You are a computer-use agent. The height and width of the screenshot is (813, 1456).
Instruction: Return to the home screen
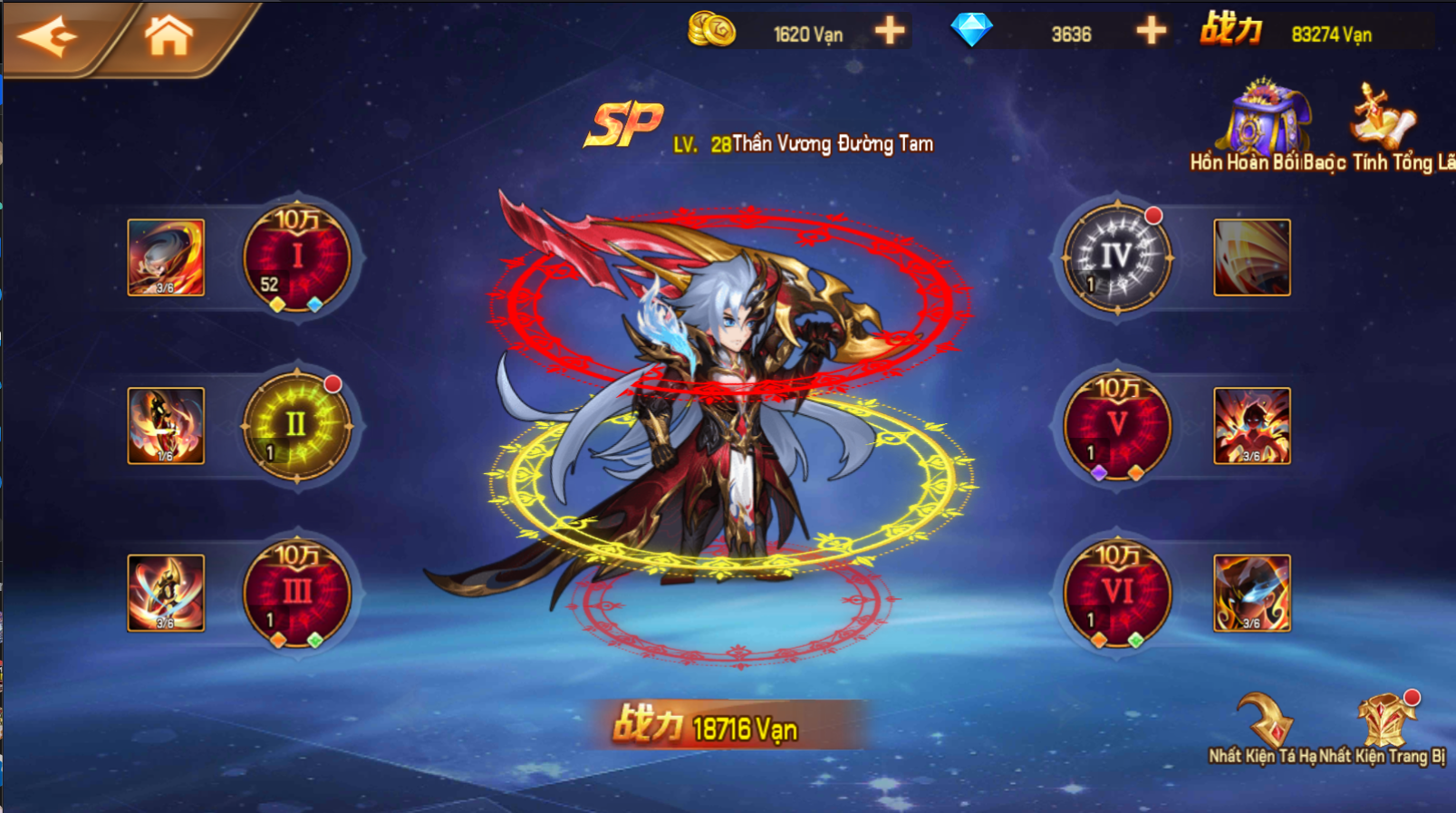tap(169, 36)
